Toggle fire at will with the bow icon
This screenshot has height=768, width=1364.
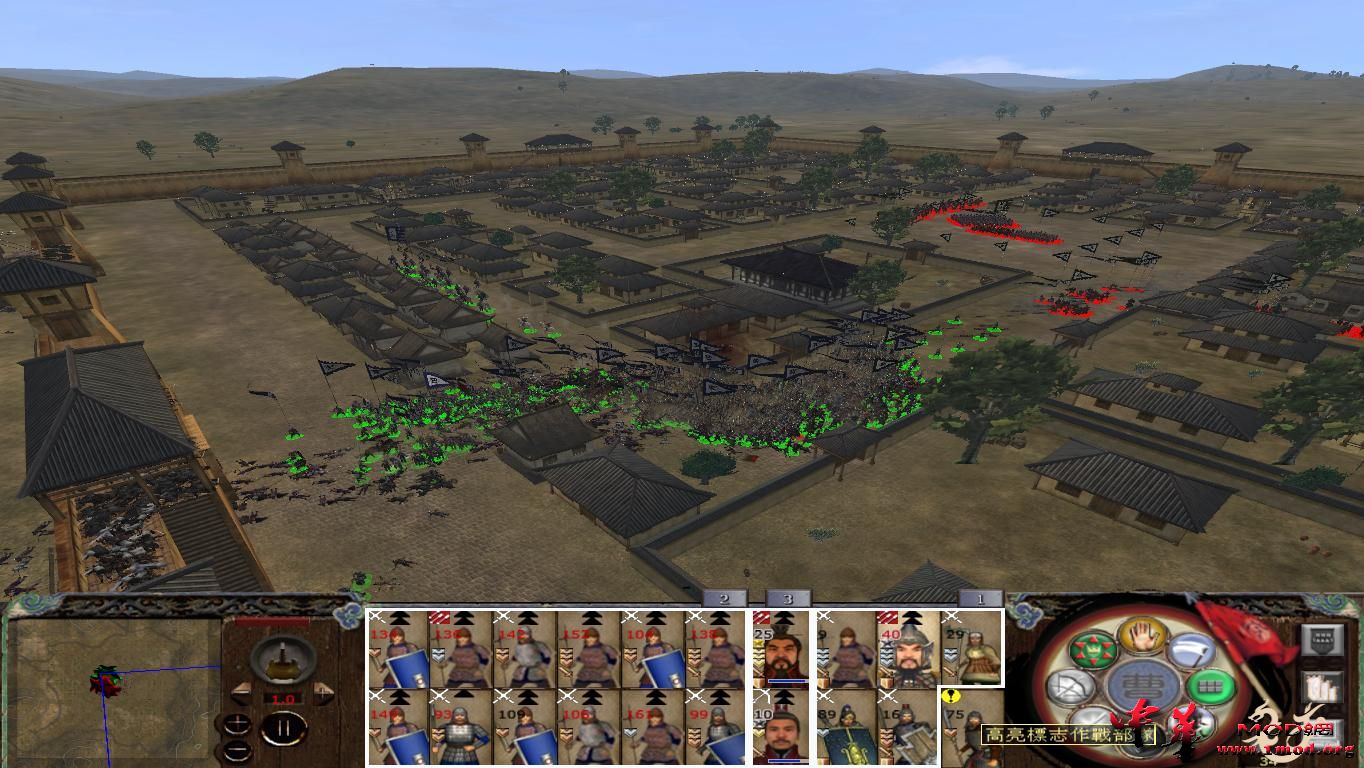coord(1070,687)
